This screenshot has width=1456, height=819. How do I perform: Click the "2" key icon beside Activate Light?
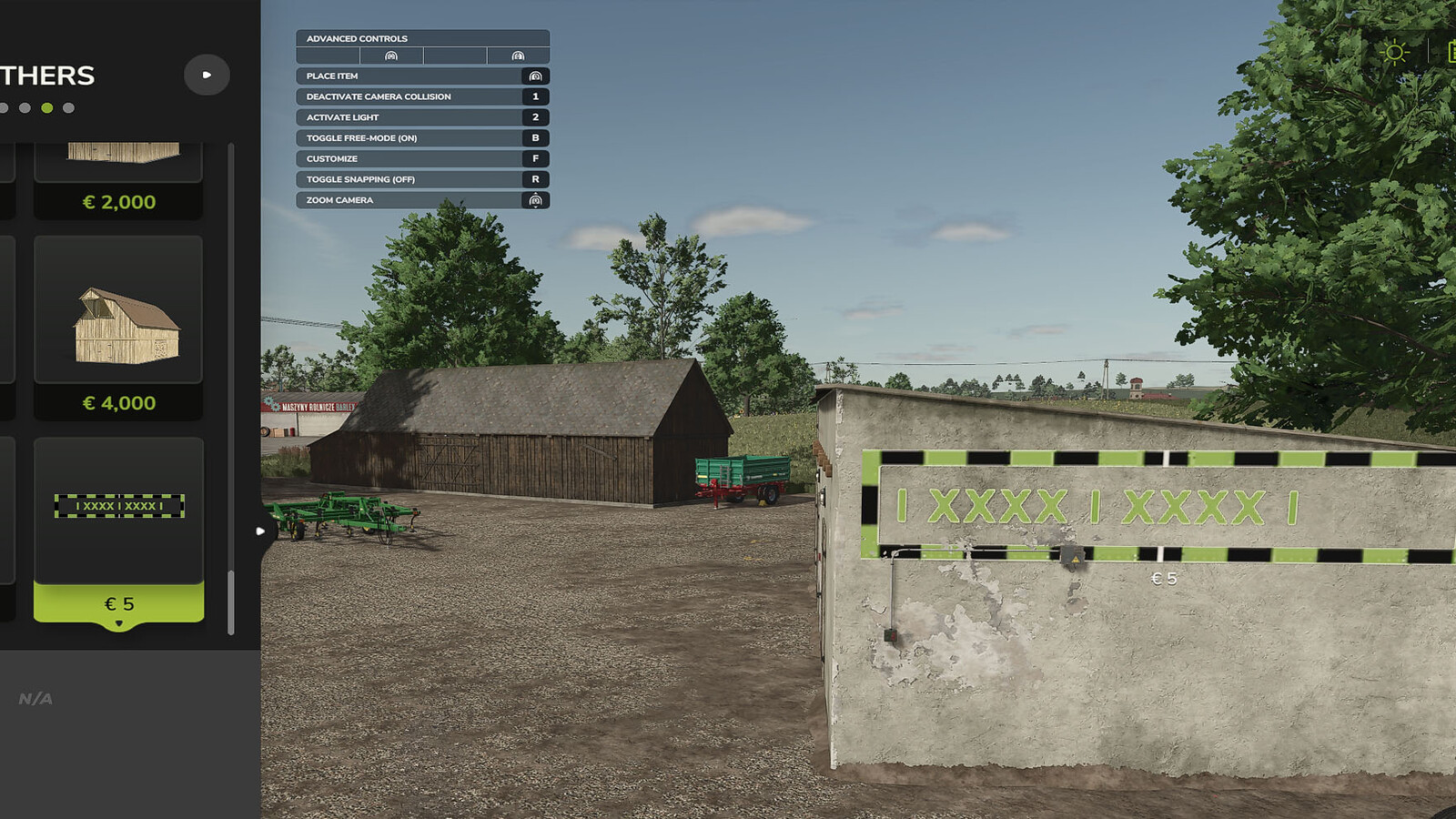(x=536, y=116)
